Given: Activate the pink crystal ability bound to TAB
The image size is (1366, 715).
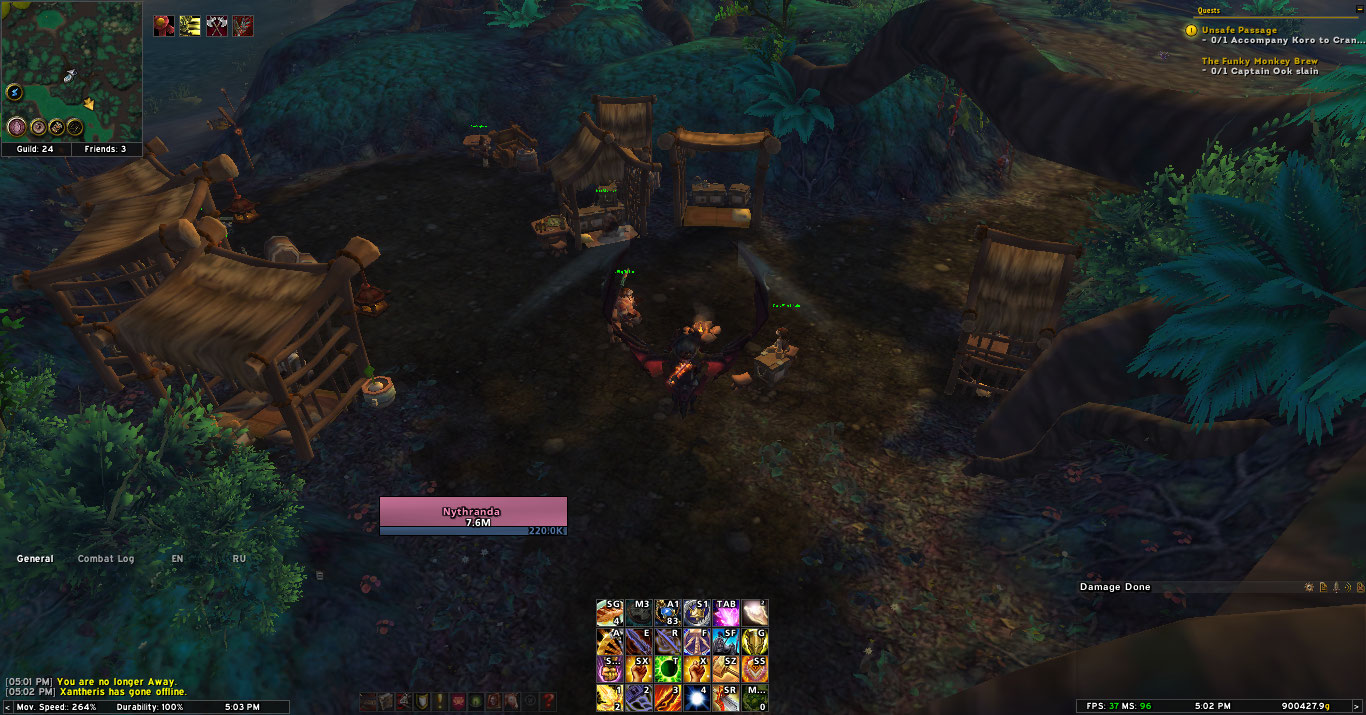Looking at the screenshot, I should pos(726,613).
